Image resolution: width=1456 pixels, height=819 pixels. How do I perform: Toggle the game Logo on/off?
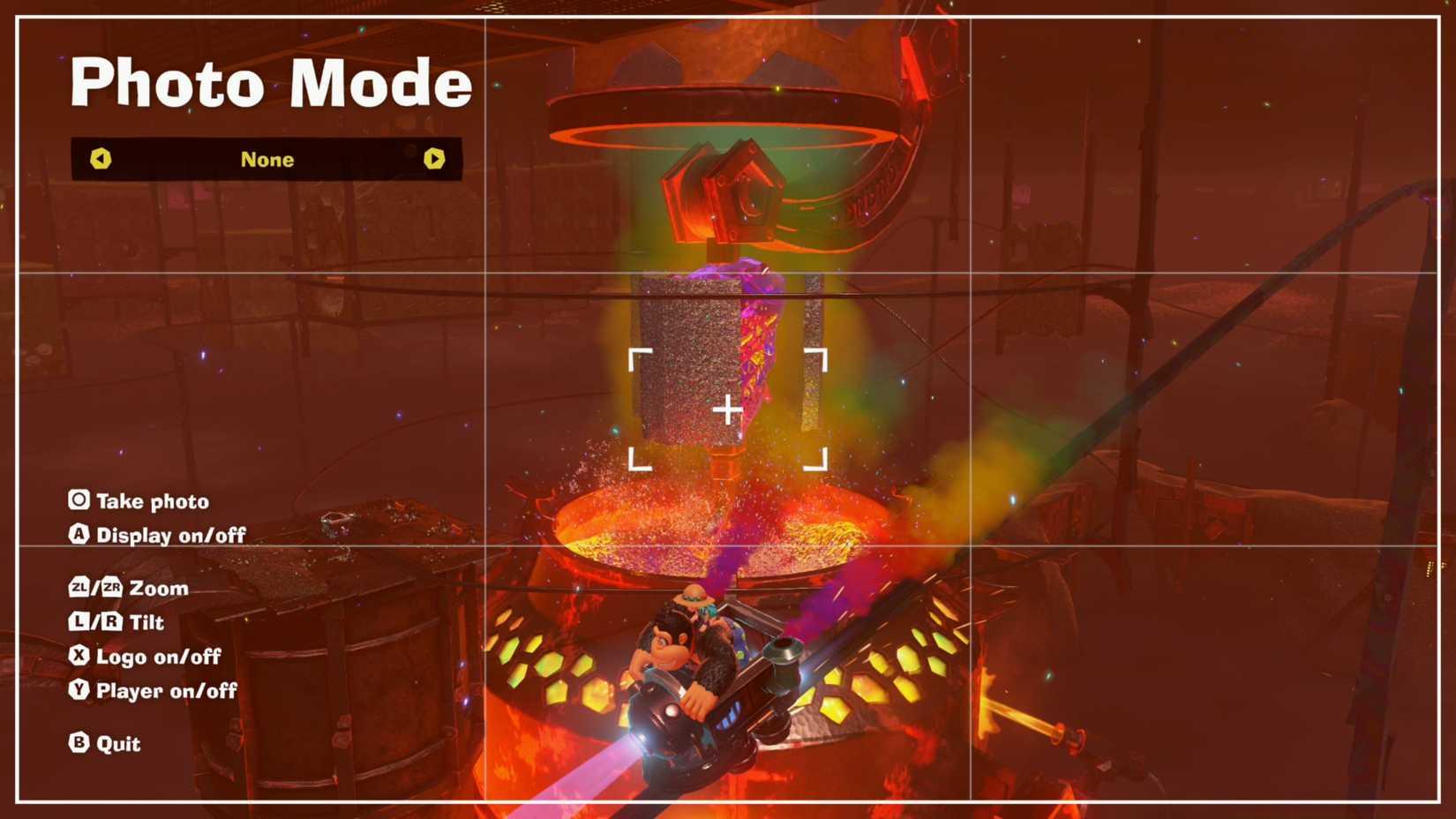[159, 657]
